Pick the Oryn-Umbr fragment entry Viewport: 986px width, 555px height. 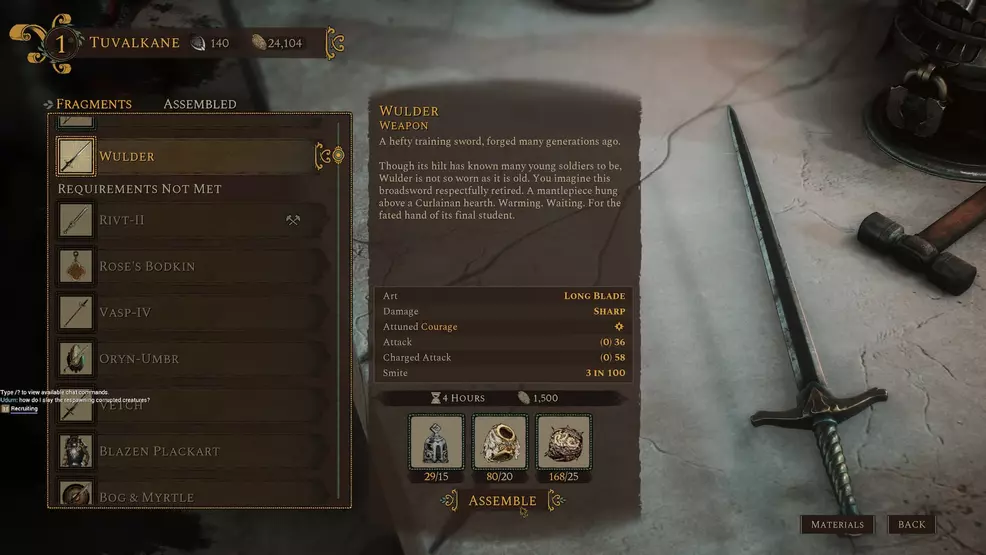[190, 358]
